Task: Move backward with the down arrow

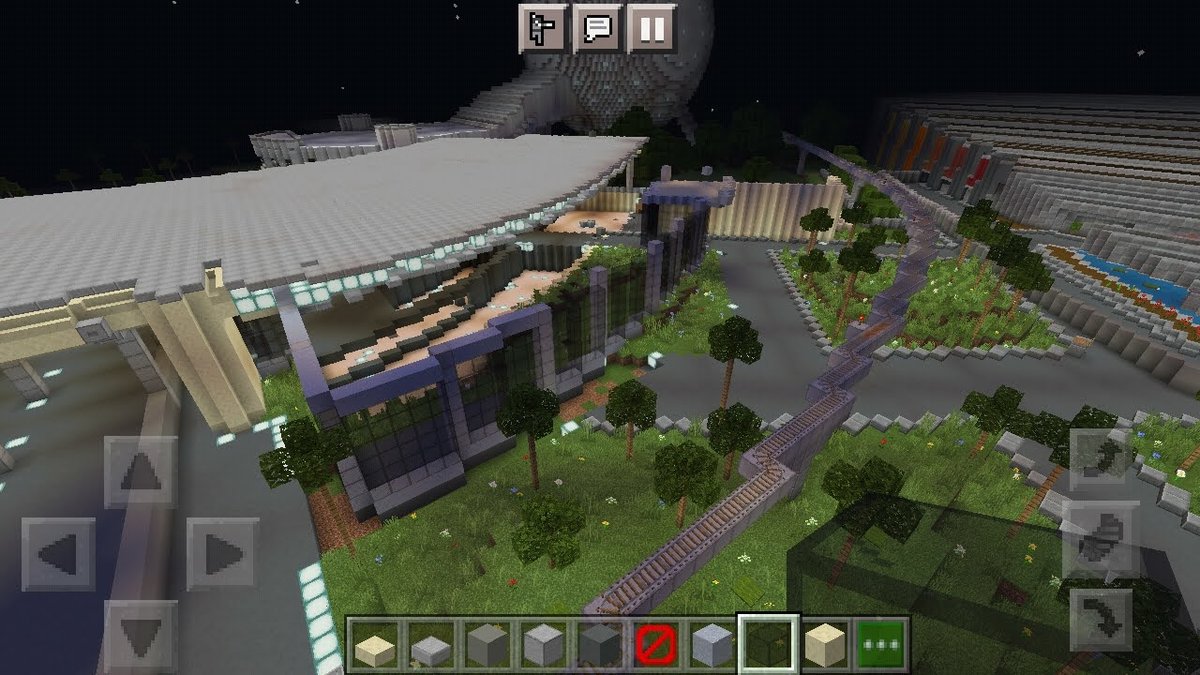Action: click(x=140, y=634)
